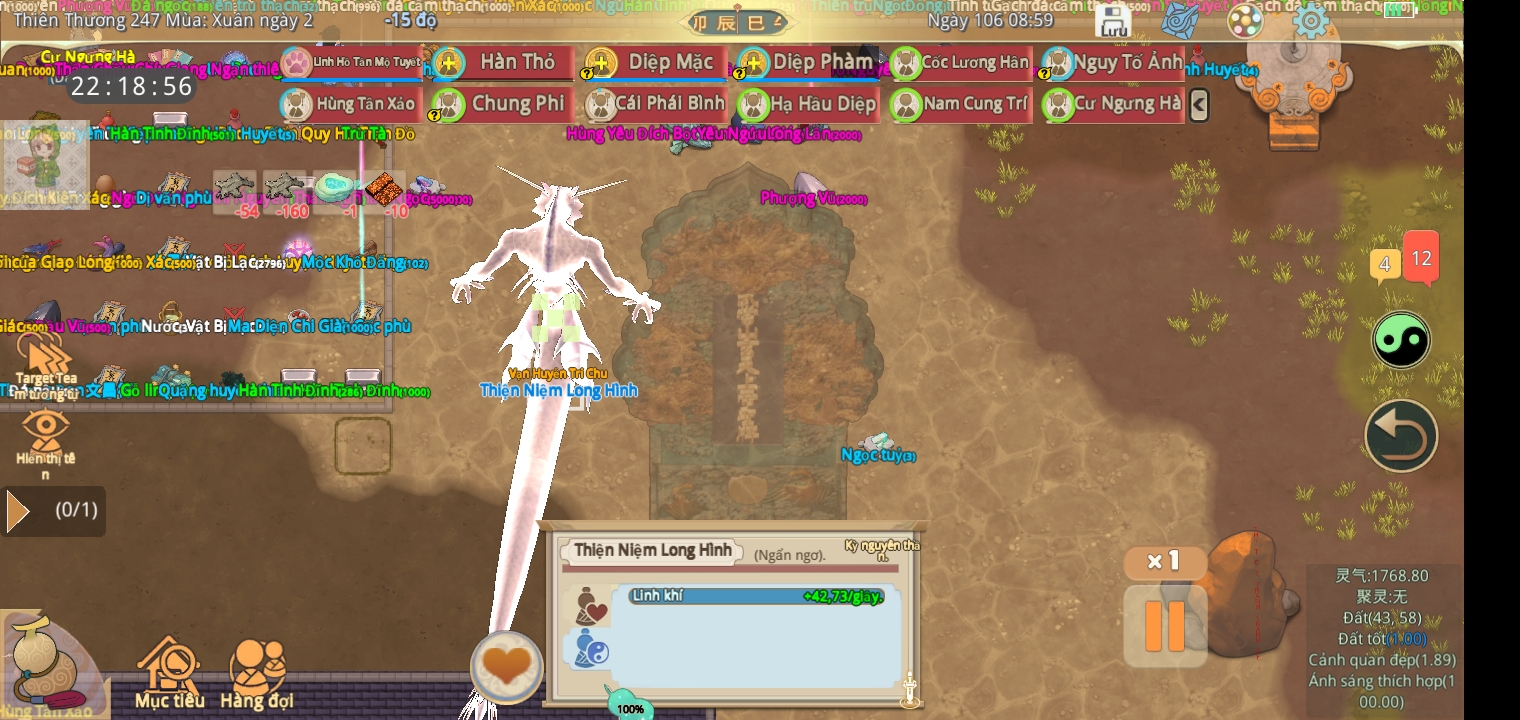Open the settings gear at the top
Image resolution: width=1520 pixels, height=720 pixels.
(x=1311, y=20)
